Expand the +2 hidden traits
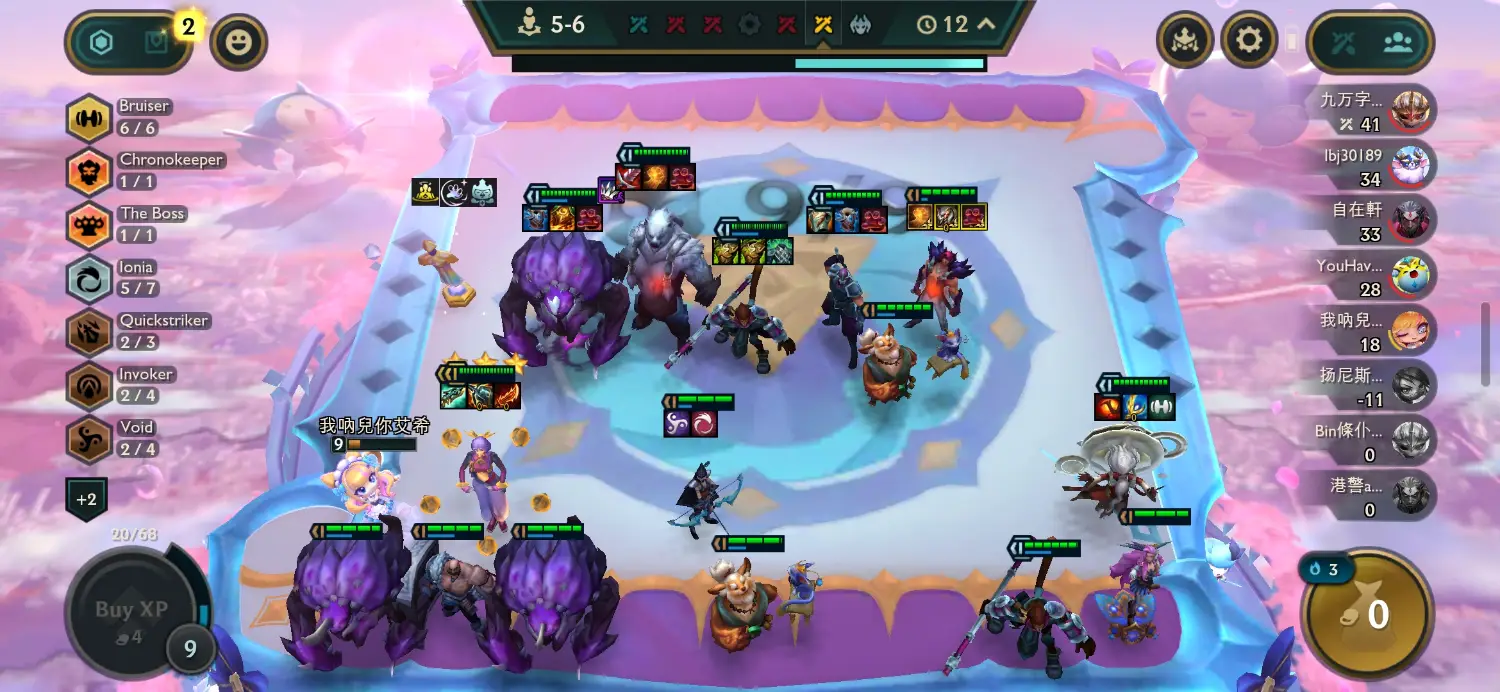1500x692 pixels. [87, 498]
